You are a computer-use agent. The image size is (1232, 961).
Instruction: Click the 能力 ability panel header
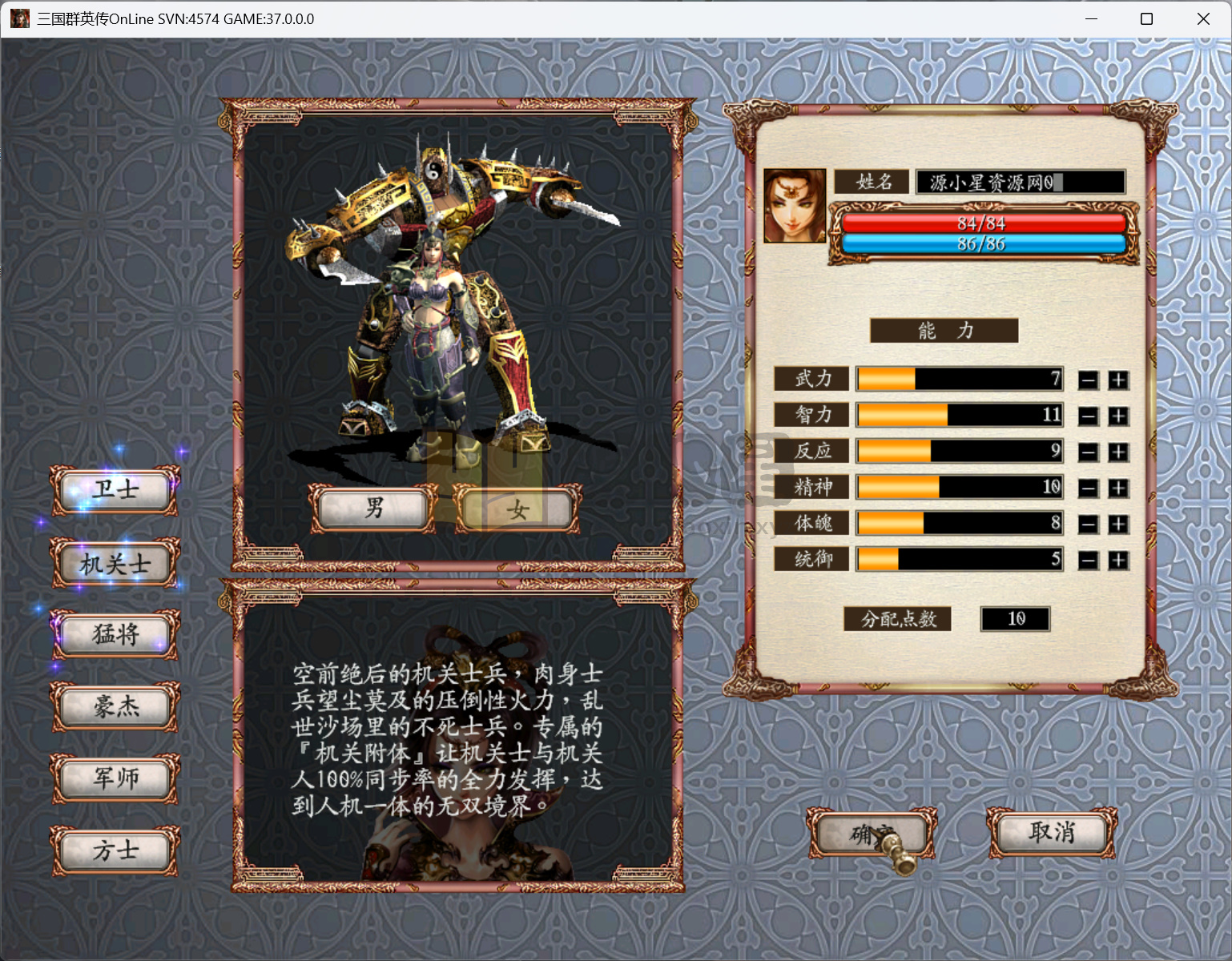944,330
